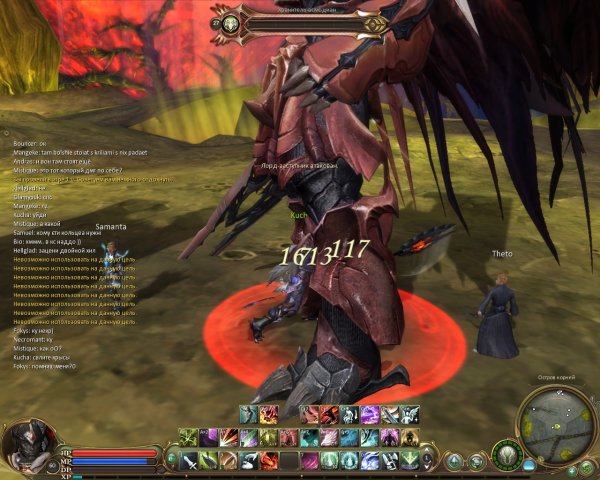Click the teal up-arrow orb right of the hotbar

[454, 461]
